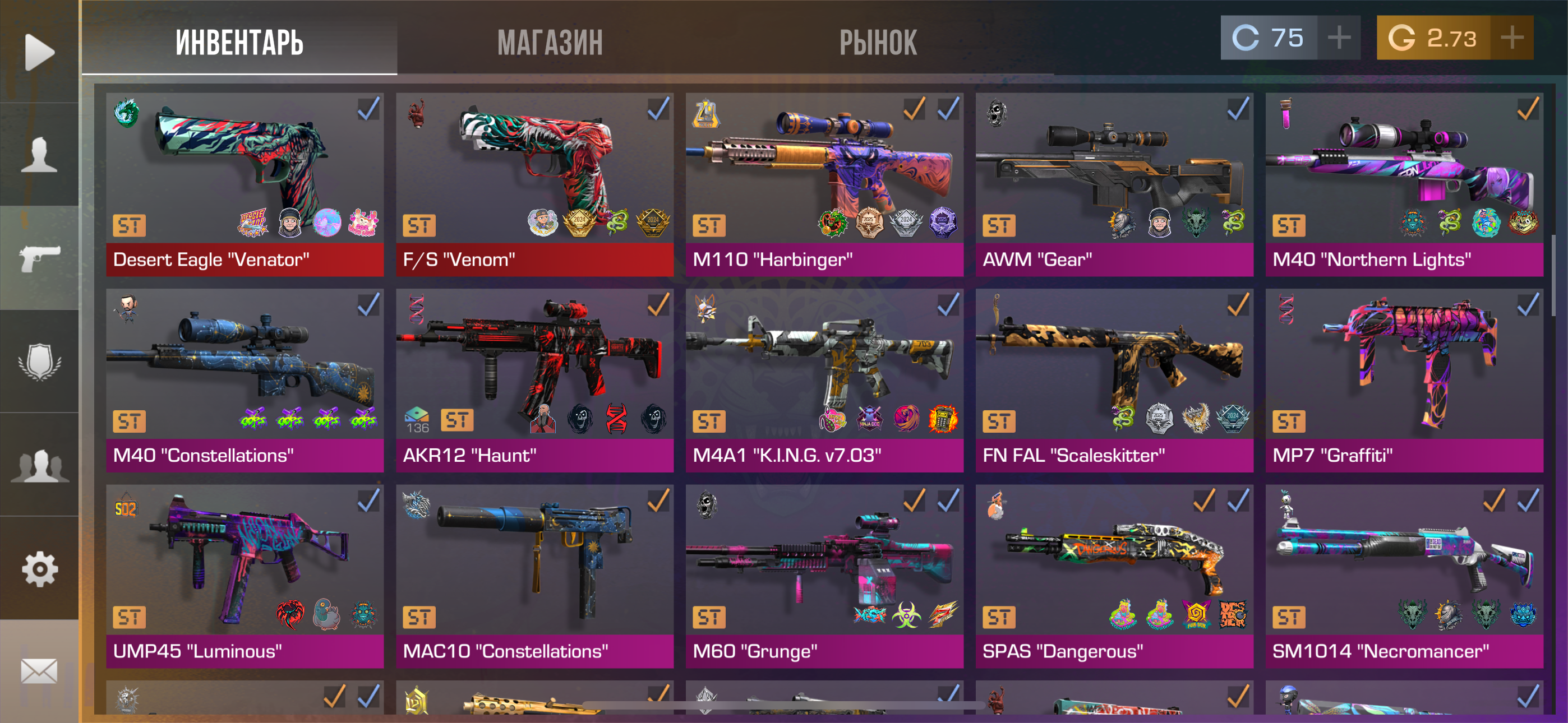The width and height of the screenshot is (1568, 723).
Task: Open the shield emblem sidebar icon
Action: pyautogui.click(x=40, y=361)
